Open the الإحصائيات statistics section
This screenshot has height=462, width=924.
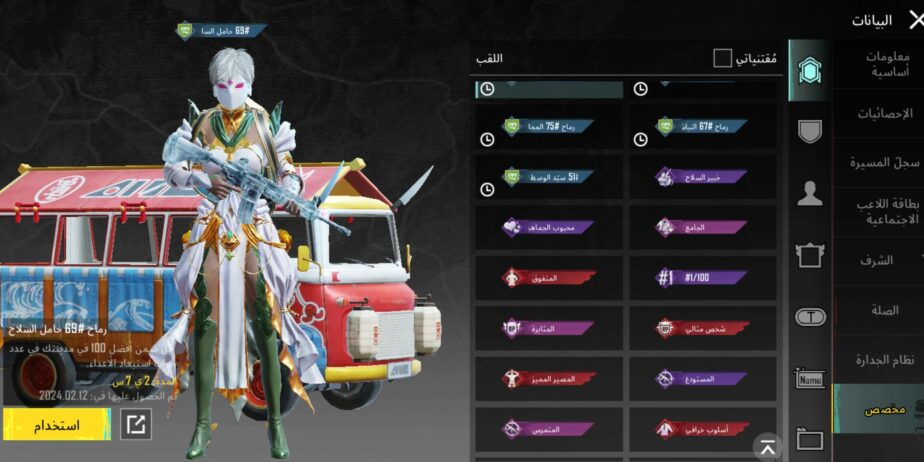(879, 113)
